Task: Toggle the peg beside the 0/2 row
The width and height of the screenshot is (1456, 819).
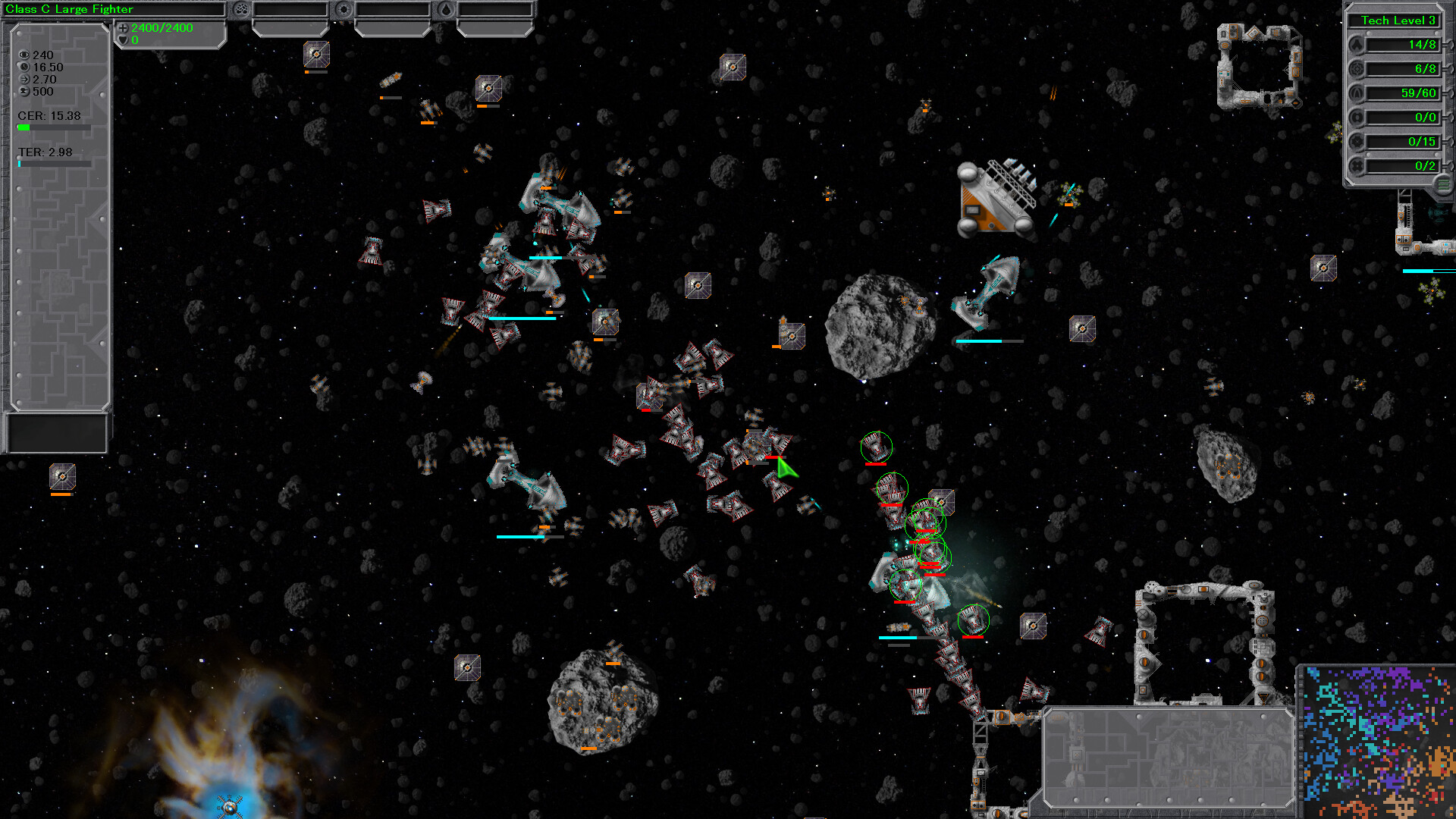Action: [x=1451, y=165]
